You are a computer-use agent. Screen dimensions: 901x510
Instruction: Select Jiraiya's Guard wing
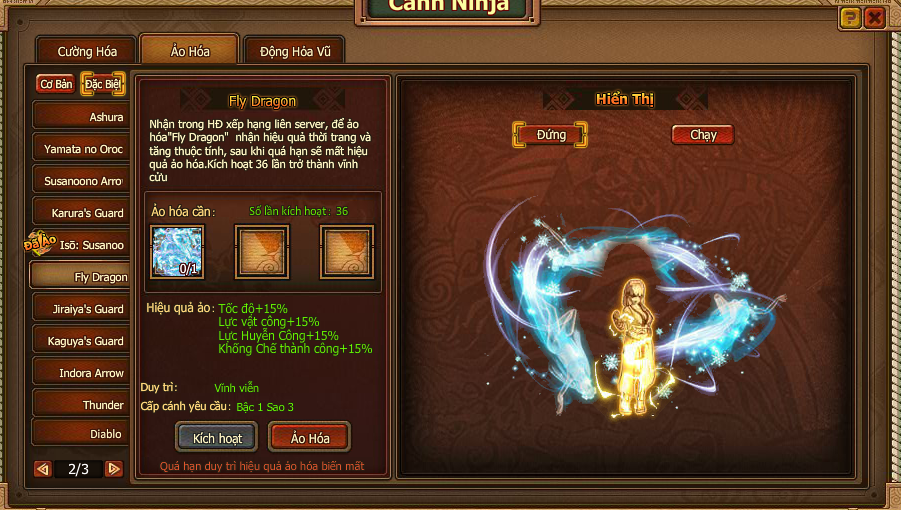81,309
